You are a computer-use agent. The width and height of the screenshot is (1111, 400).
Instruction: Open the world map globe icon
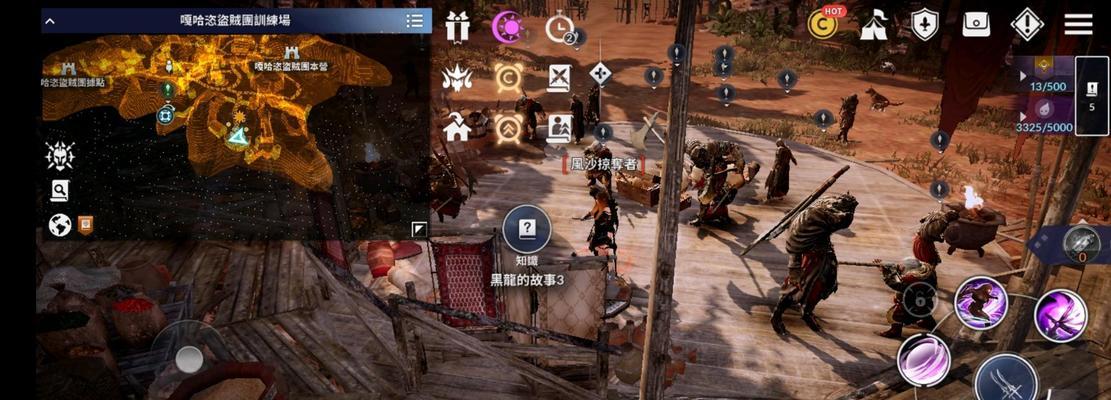(x=60, y=226)
